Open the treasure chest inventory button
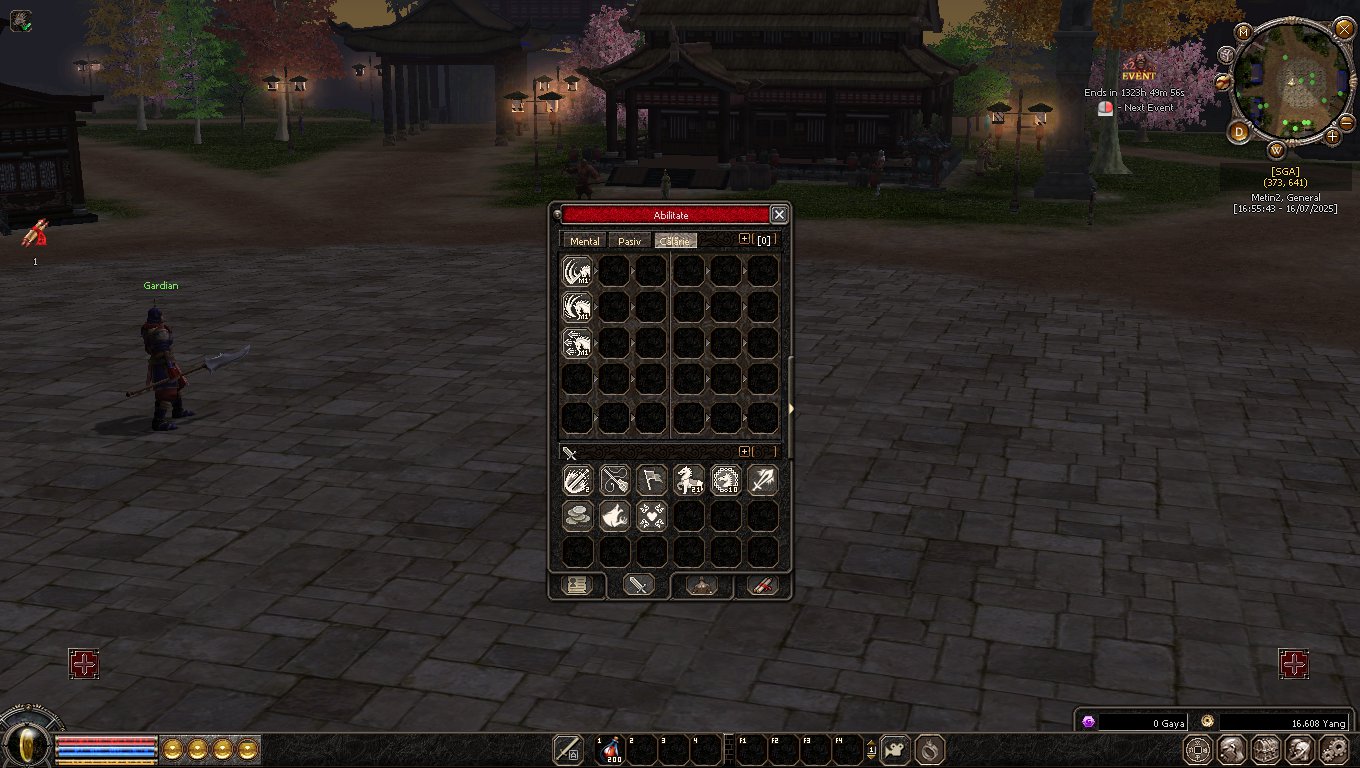The image size is (1360, 768). tap(1265, 749)
